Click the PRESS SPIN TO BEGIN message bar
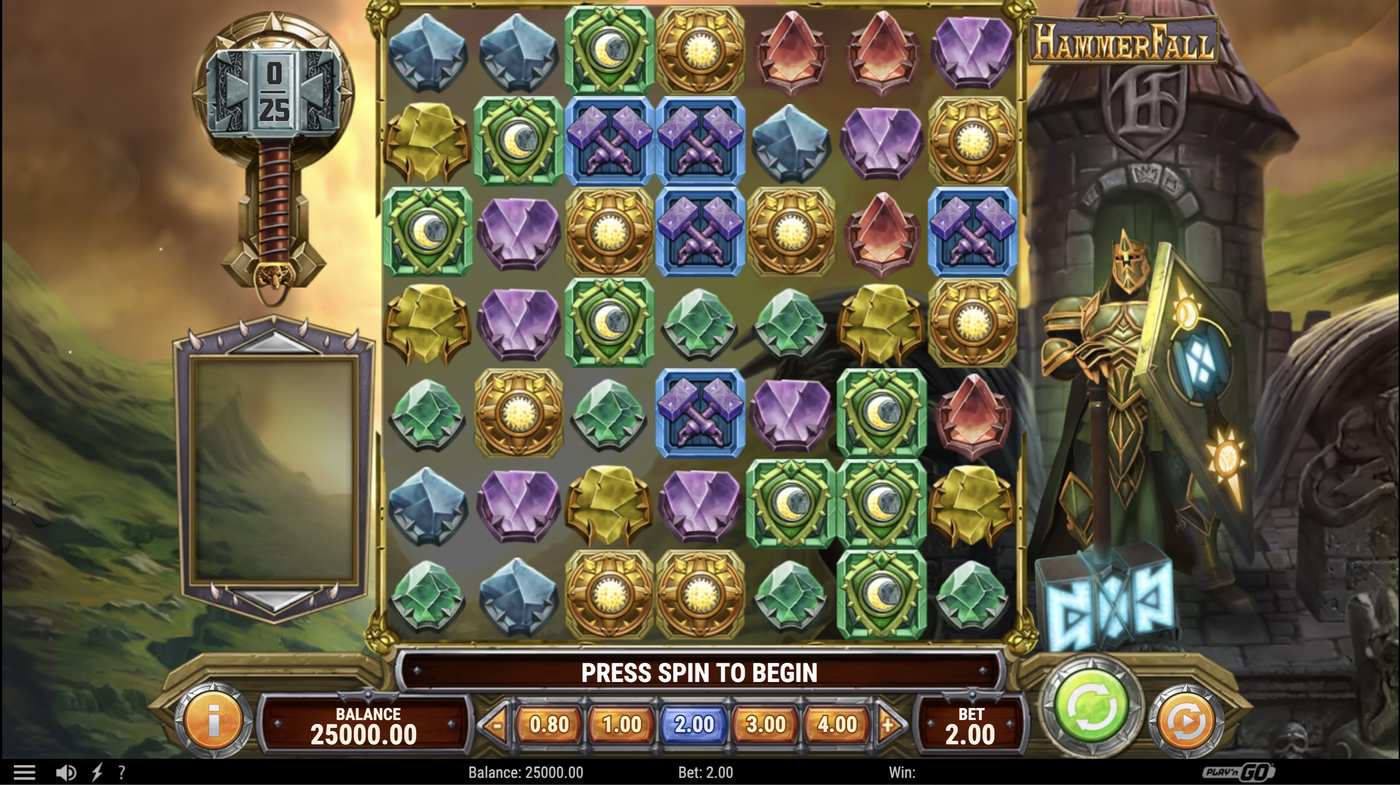This screenshot has width=1400, height=785. [x=700, y=672]
